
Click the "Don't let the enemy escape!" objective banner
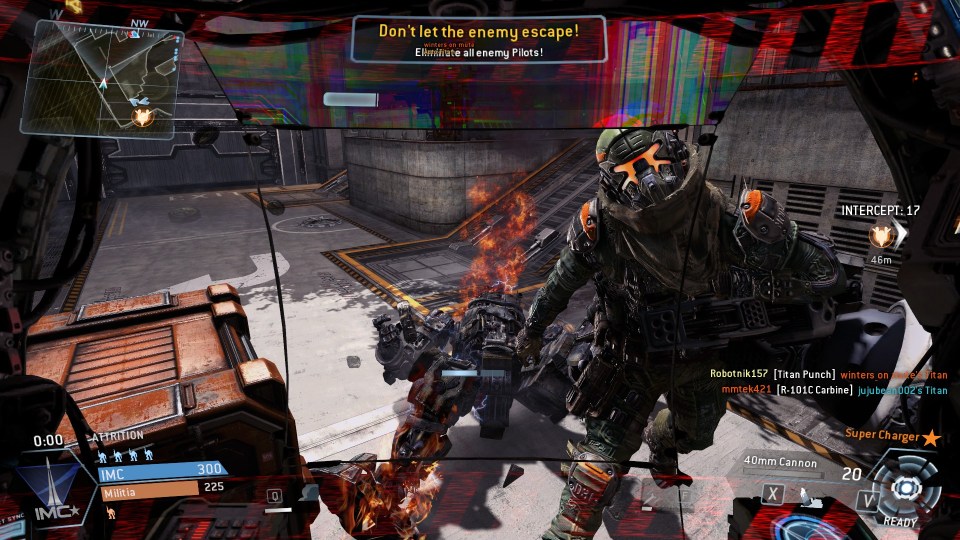[x=478, y=38]
